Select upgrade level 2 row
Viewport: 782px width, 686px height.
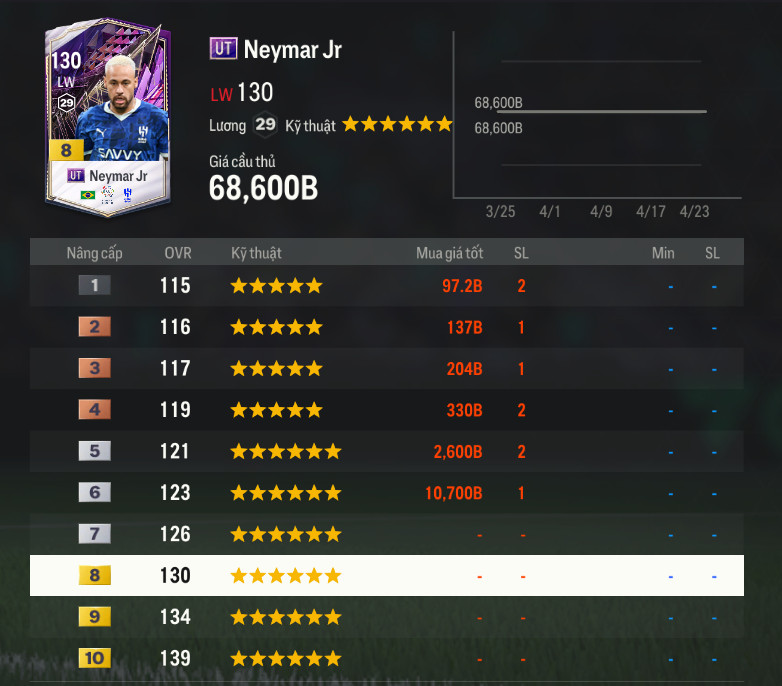point(386,327)
